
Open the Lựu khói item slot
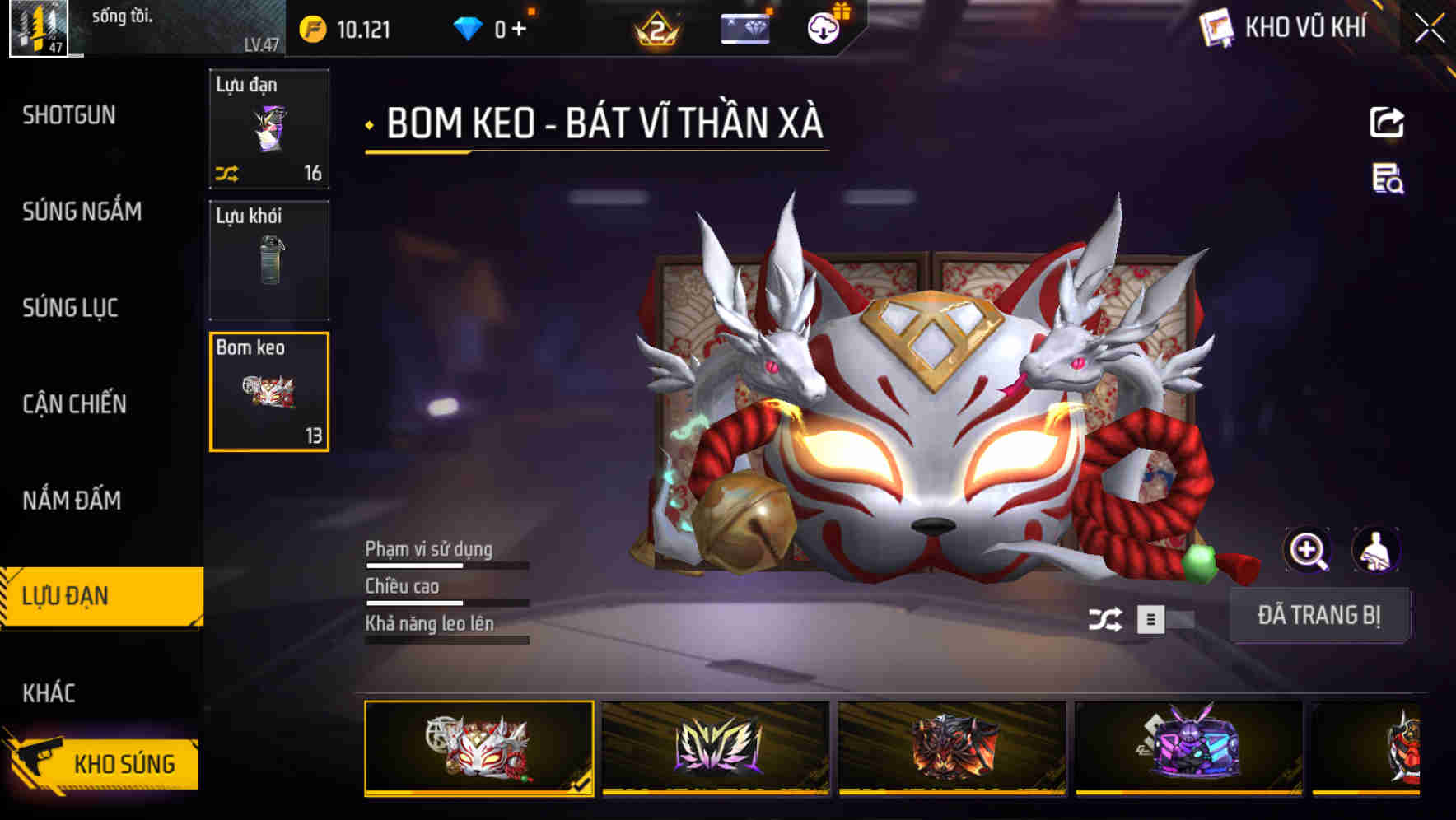pyautogui.click(x=269, y=259)
